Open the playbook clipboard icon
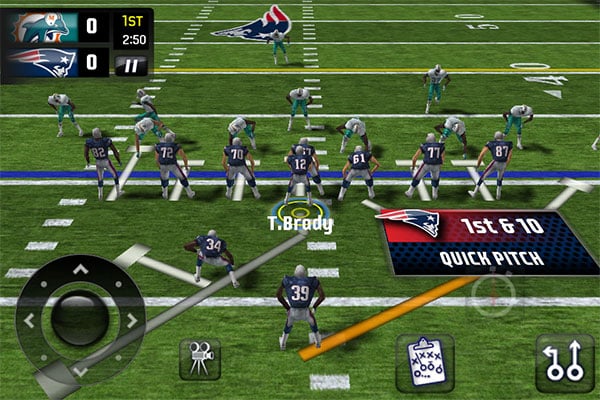 pos(425,361)
